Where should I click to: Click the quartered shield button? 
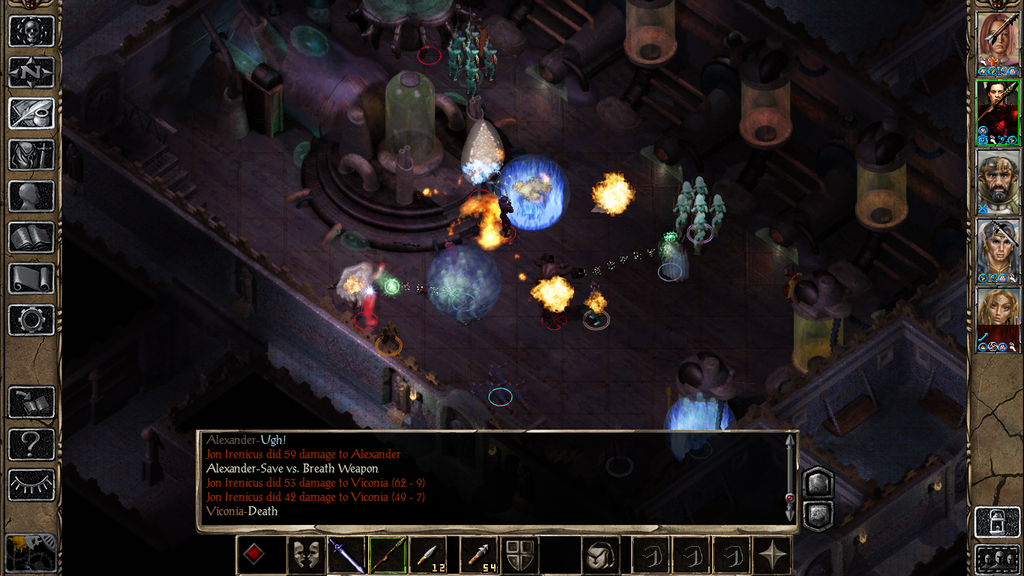519,555
